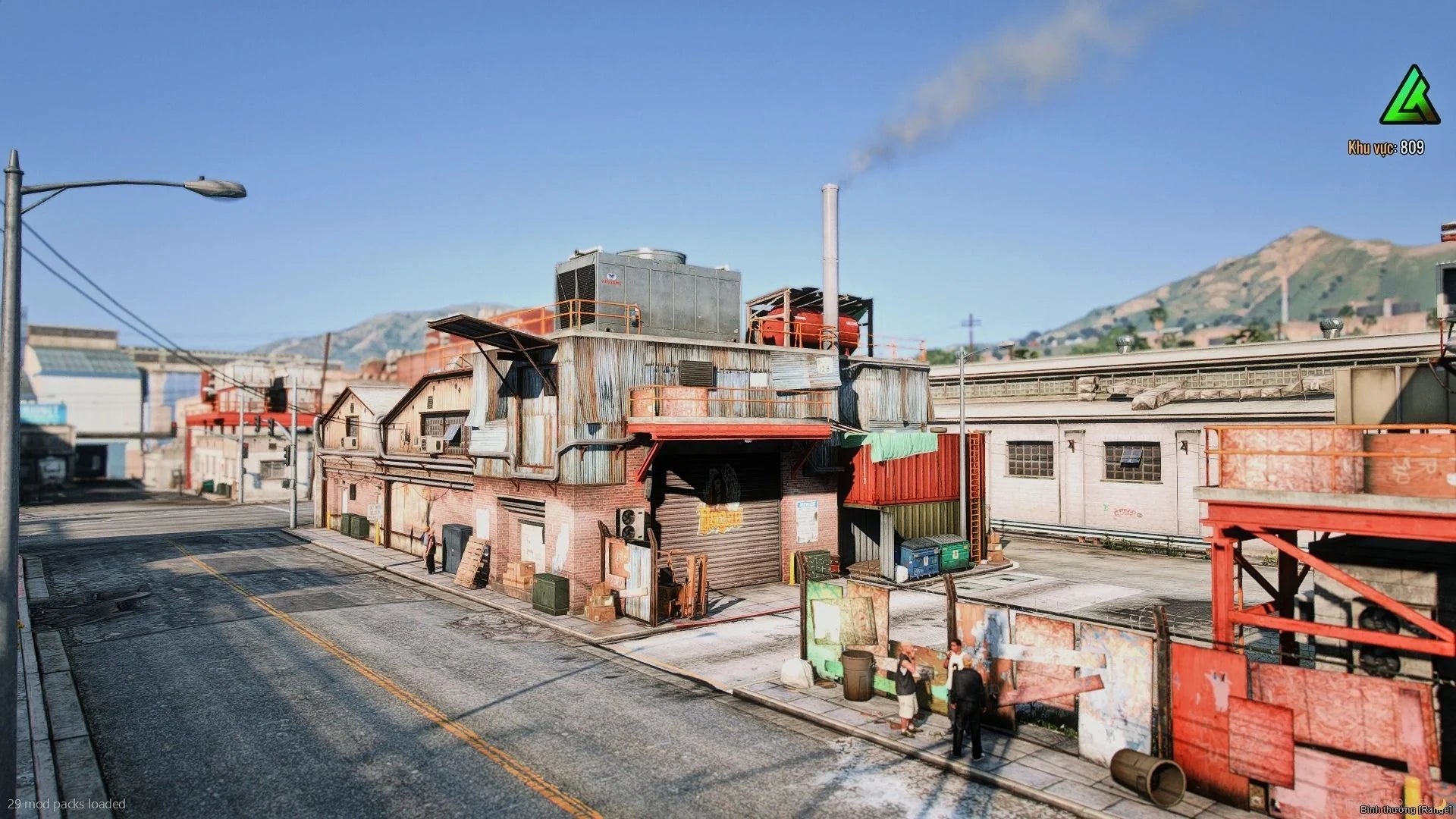Click the green triangle server logo
The width and height of the screenshot is (1456, 819).
point(1409,97)
